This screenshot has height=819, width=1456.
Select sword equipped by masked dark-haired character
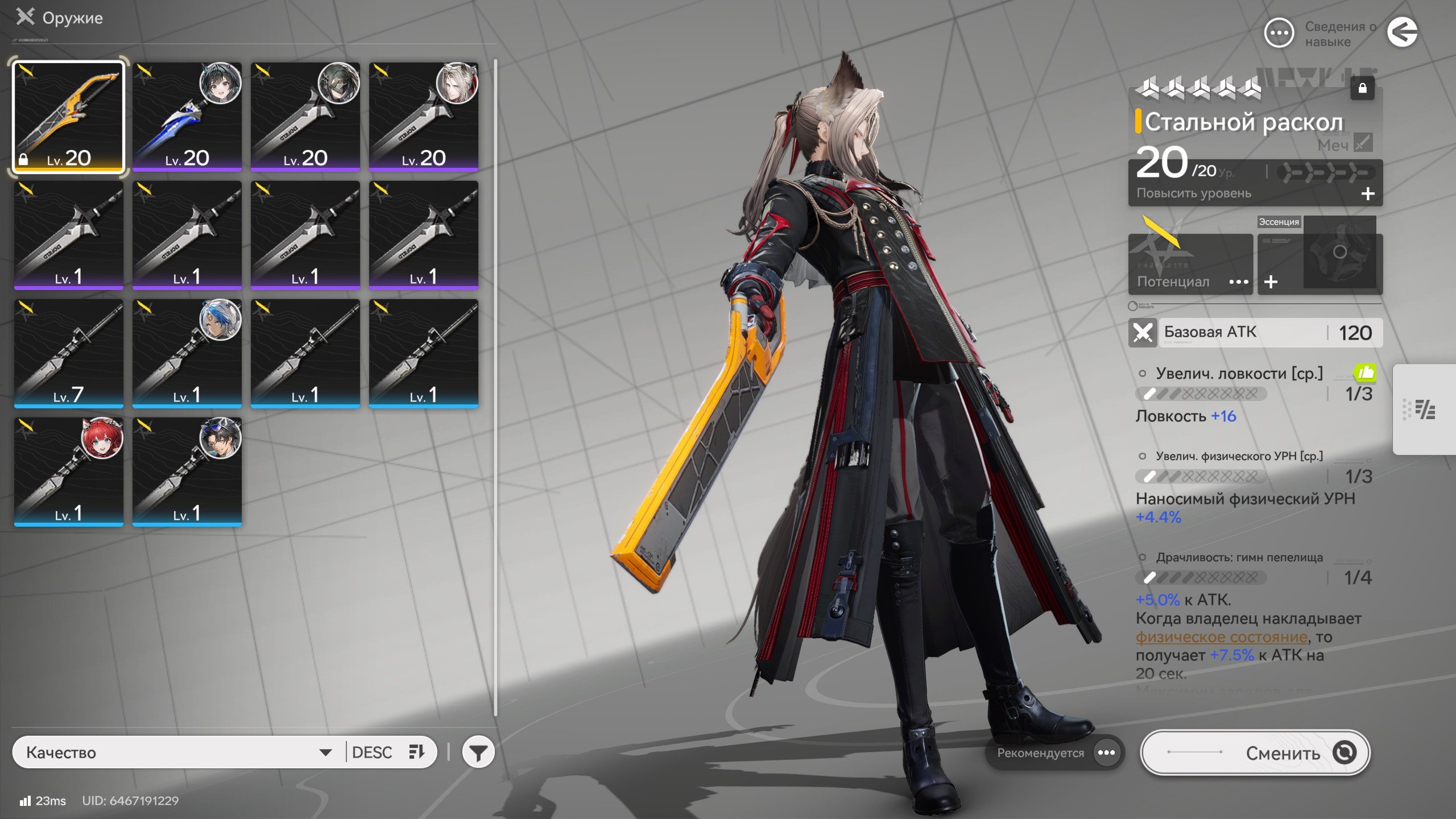pos(305,117)
